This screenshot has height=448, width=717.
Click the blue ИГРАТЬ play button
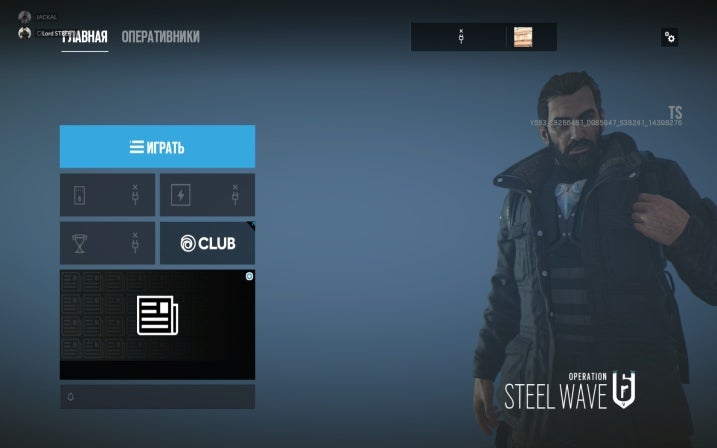click(x=157, y=147)
